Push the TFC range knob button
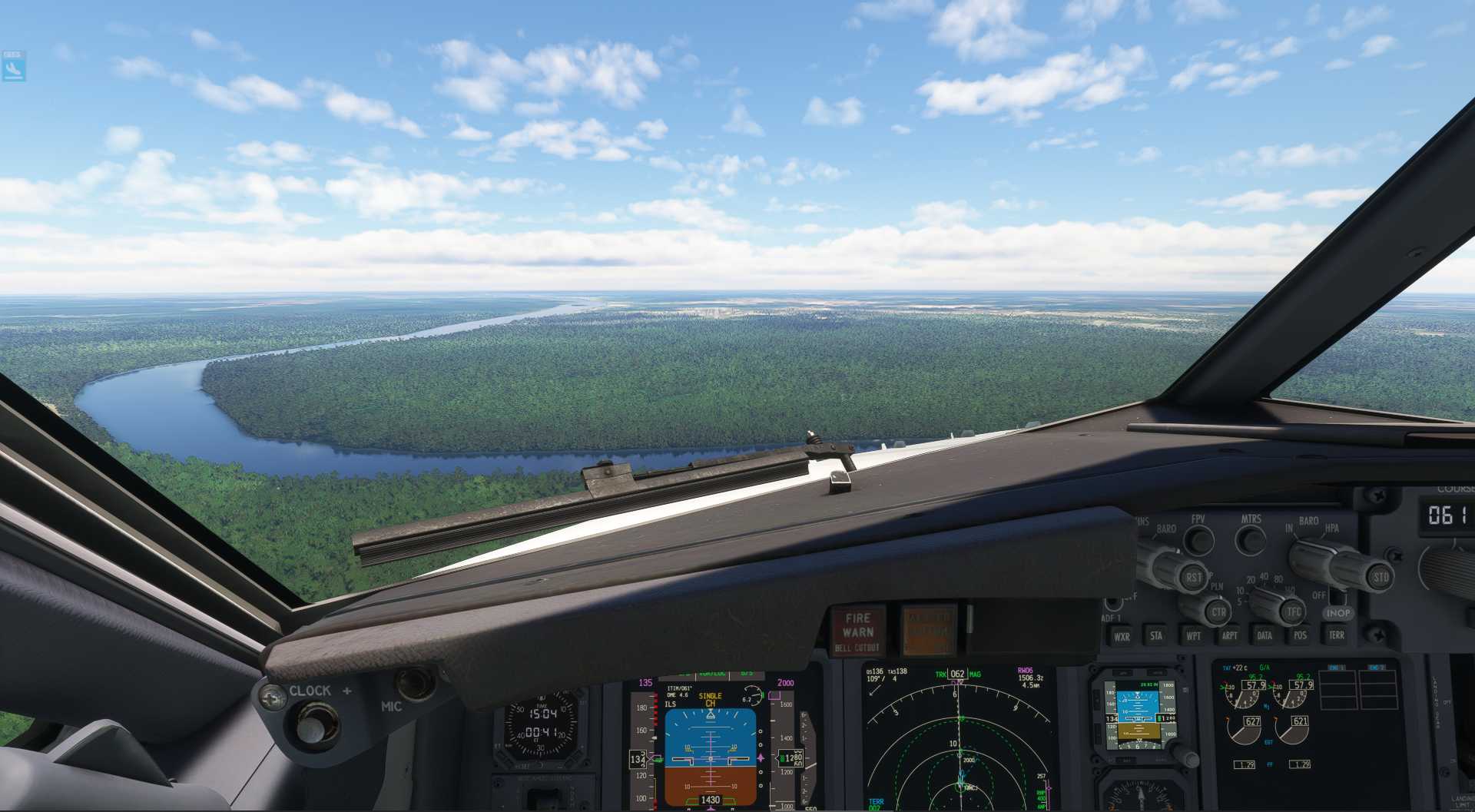 [1293, 611]
